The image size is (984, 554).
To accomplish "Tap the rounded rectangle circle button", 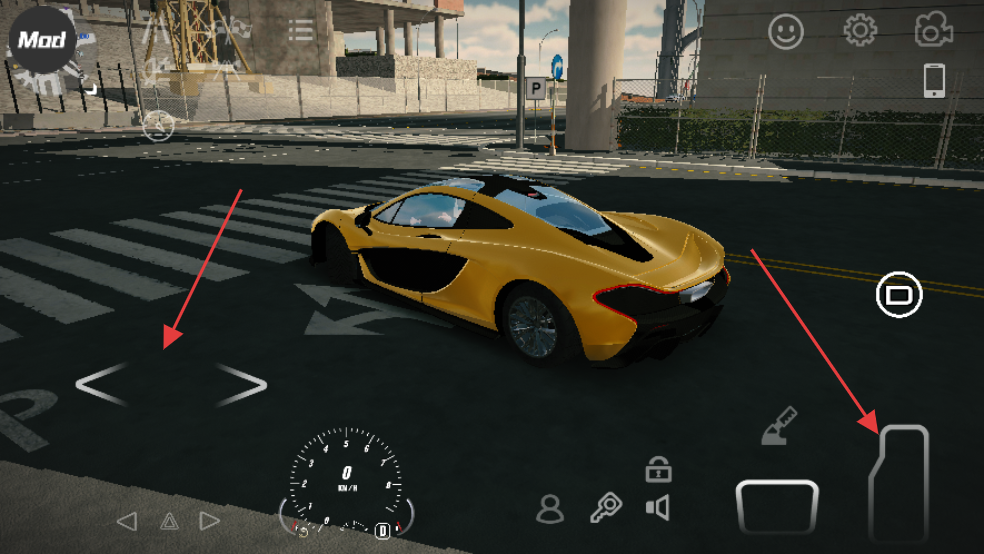I will 899,295.
